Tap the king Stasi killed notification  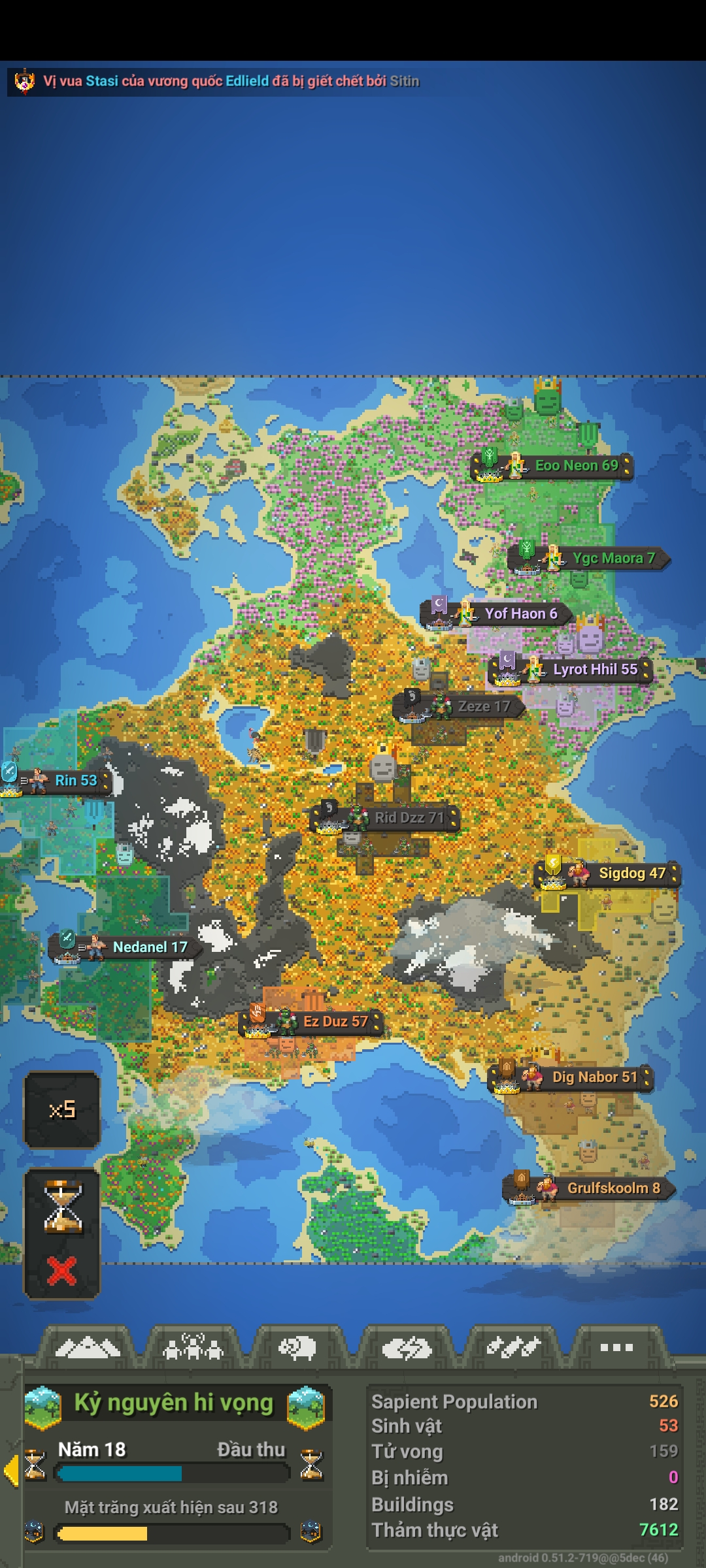click(222, 81)
